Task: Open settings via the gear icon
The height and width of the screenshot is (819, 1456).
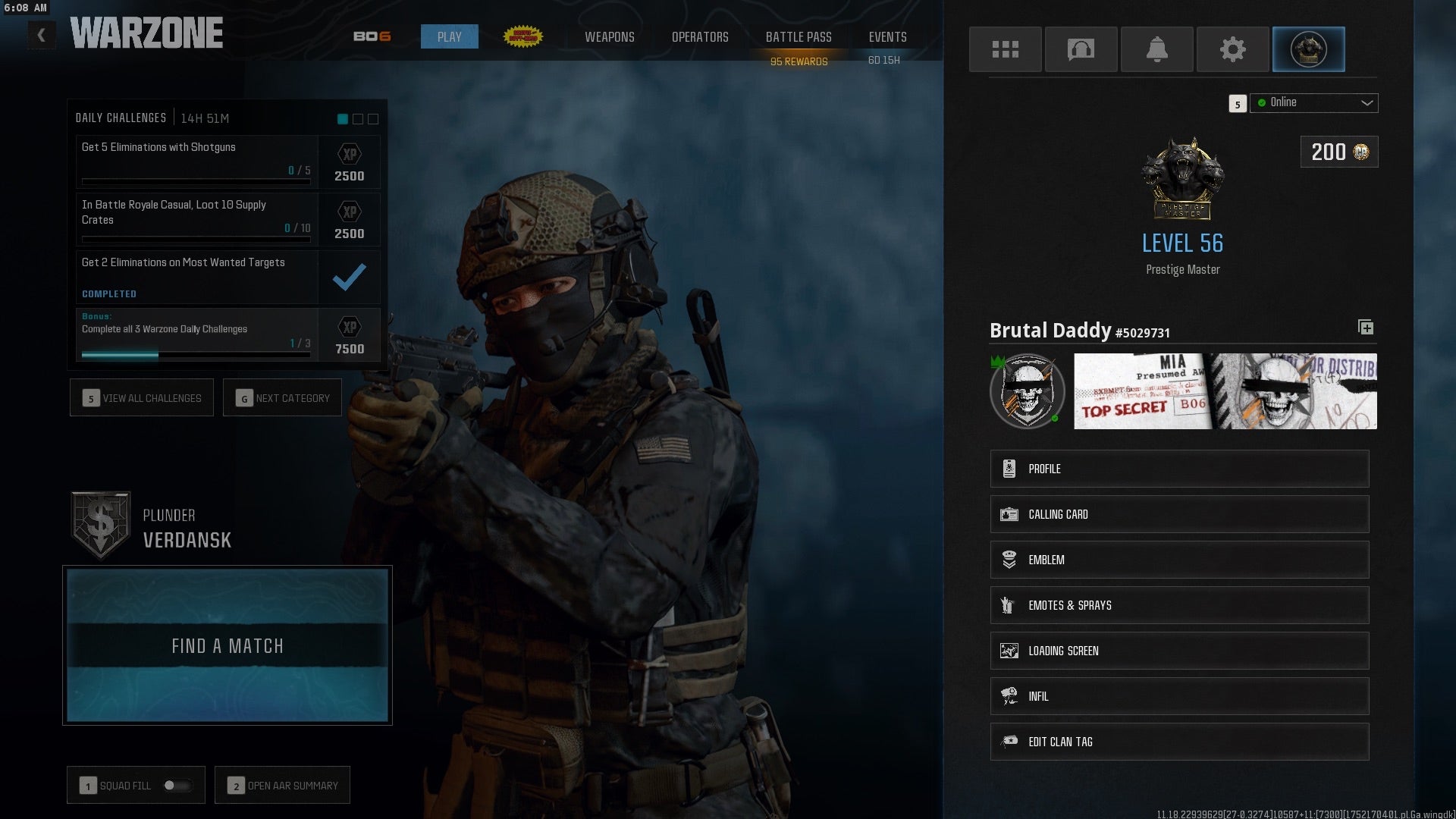Action: (x=1232, y=49)
